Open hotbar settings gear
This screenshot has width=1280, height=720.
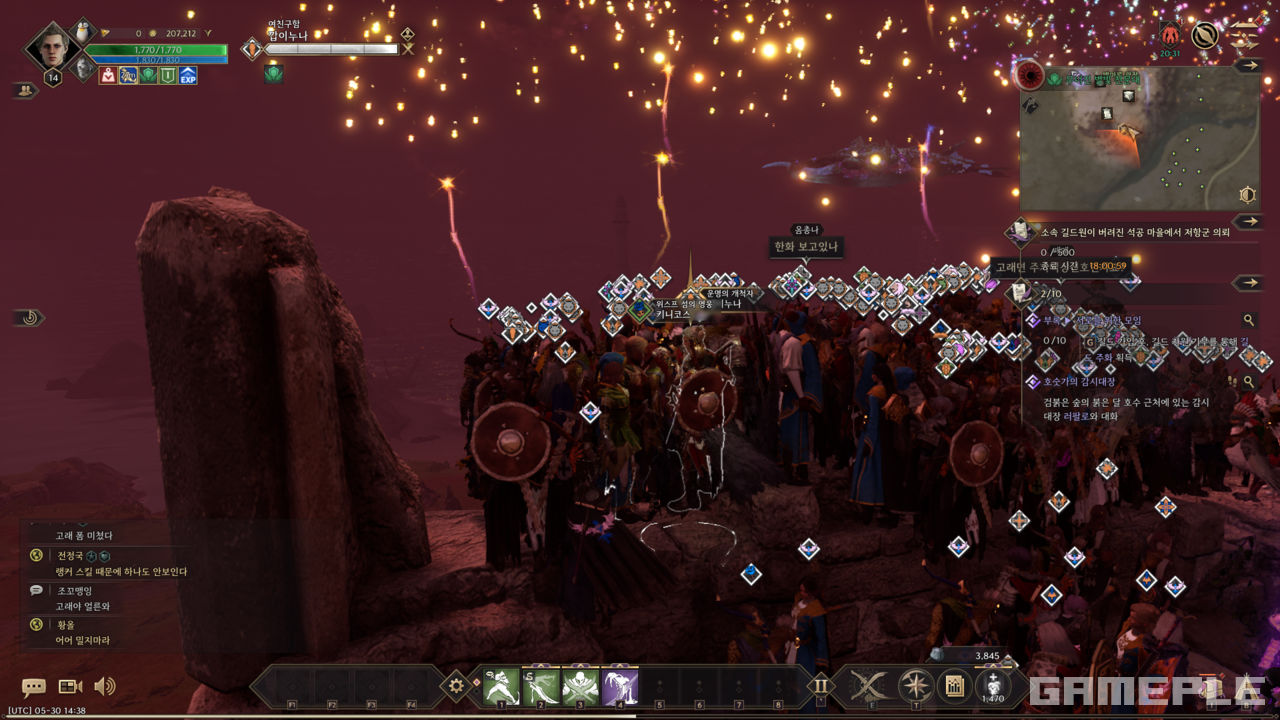click(x=457, y=685)
